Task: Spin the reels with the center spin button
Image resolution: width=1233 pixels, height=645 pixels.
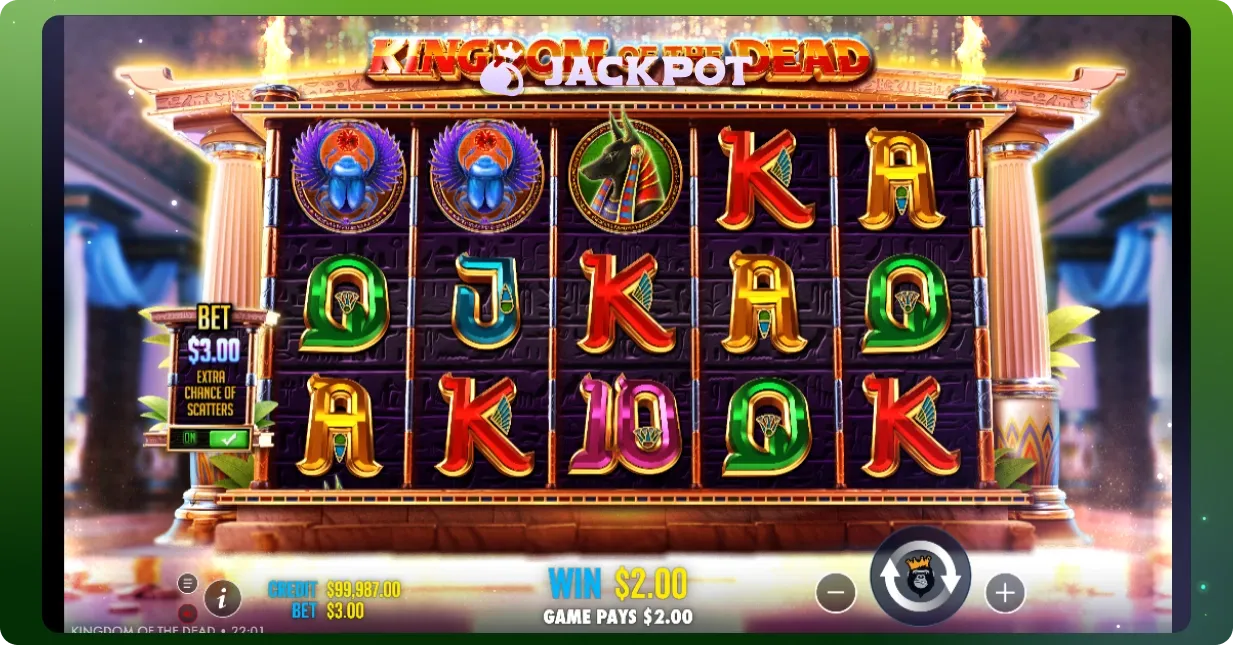Action: (920, 577)
